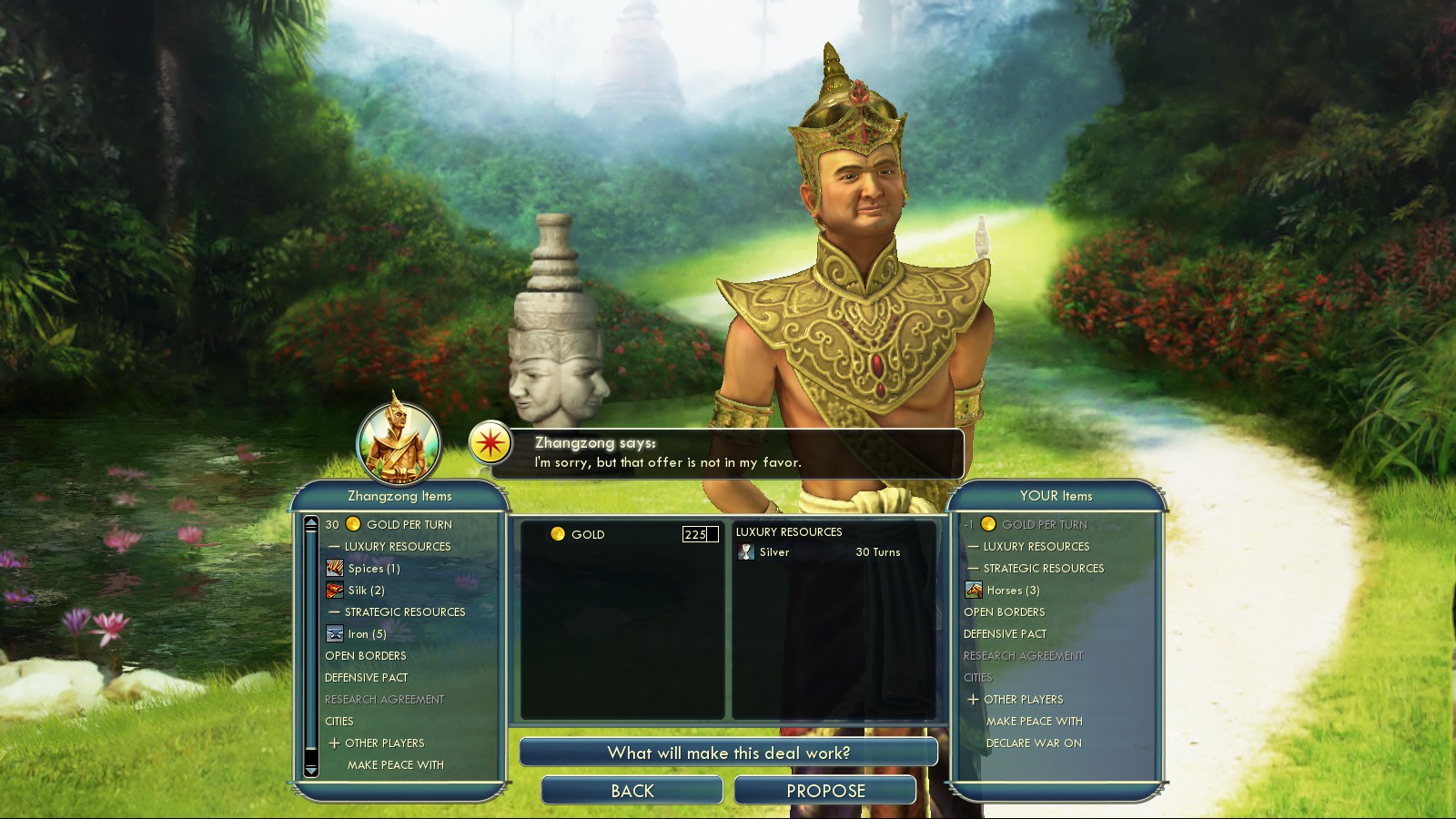This screenshot has width=1456, height=819.
Task: Propose the current trade deal
Action: [x=824, y=791]
